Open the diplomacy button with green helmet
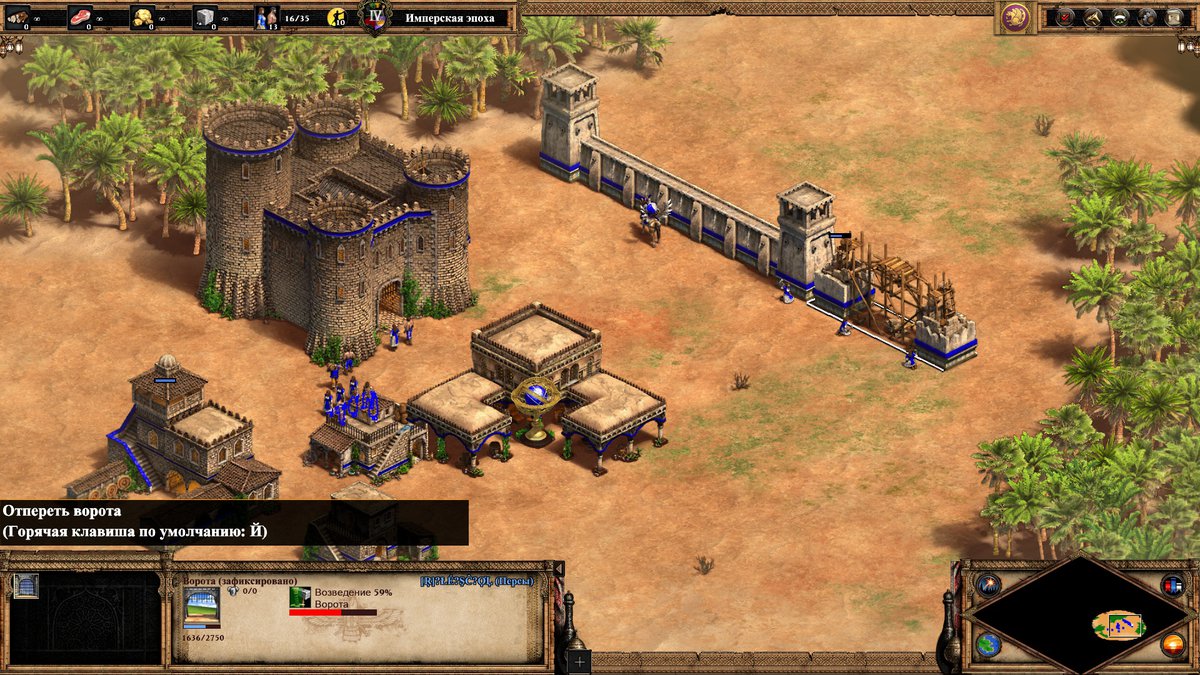 (x=1120, y=16)
